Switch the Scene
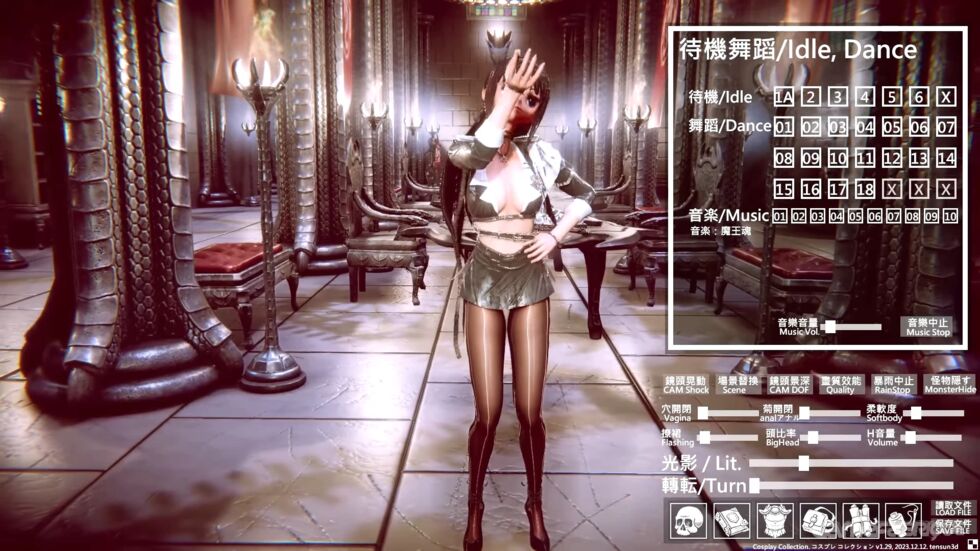The image size is (980, 551). (734, 385)
